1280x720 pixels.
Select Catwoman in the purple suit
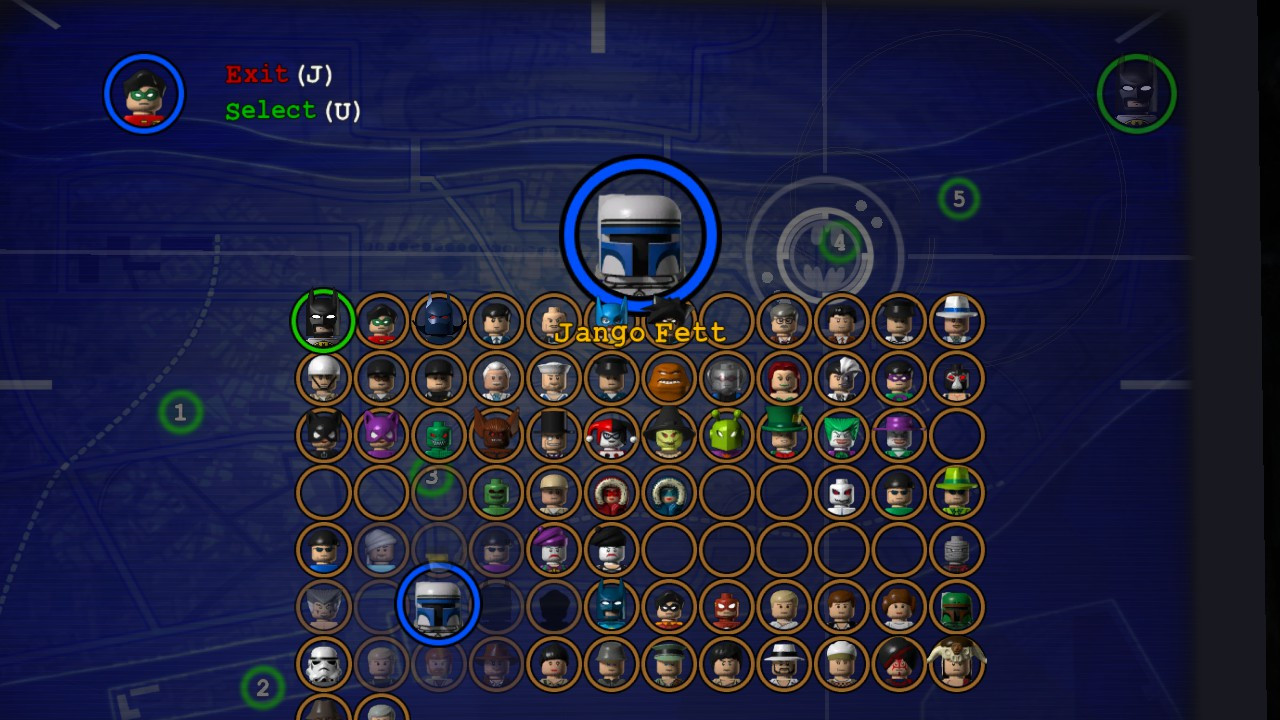[x=381, y=435]
